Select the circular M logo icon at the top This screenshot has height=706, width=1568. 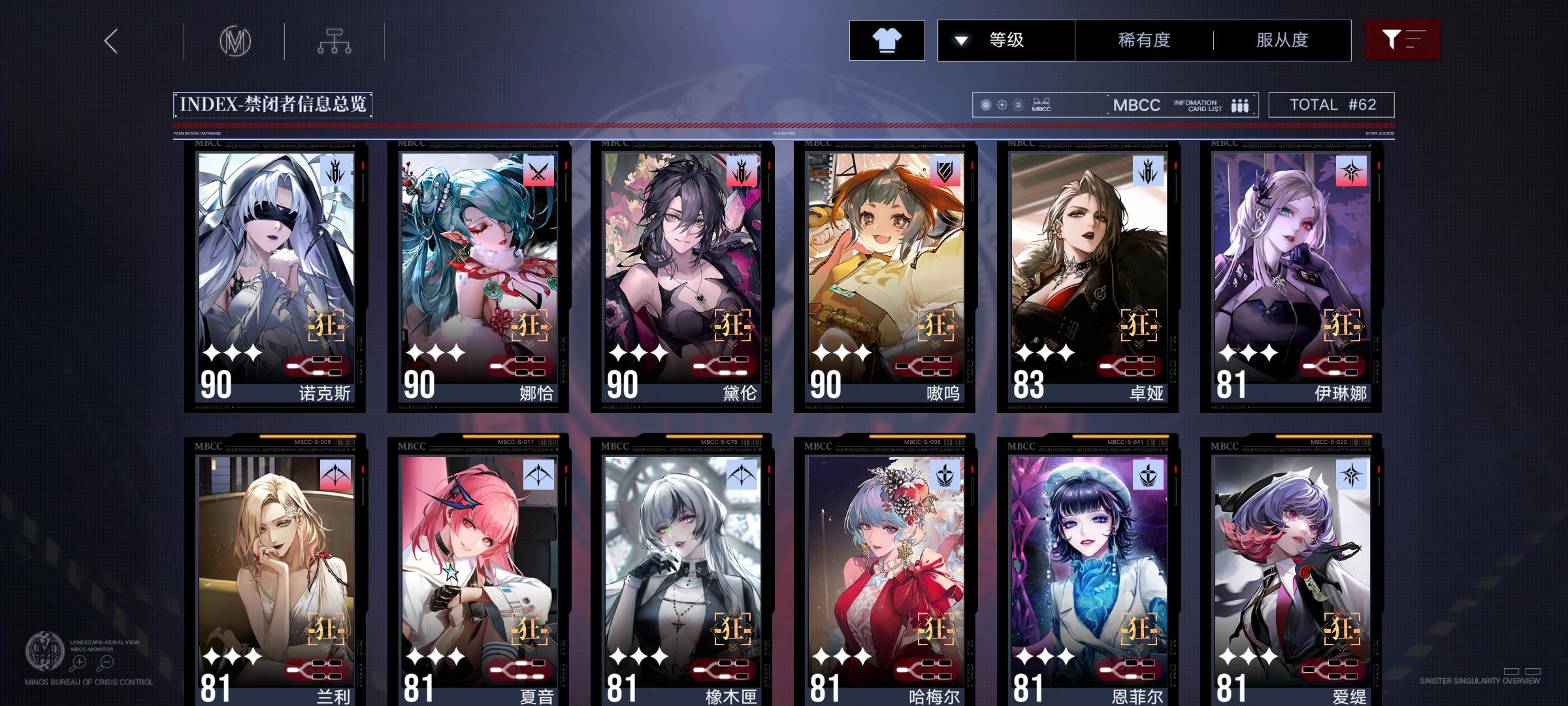[235, 39]
